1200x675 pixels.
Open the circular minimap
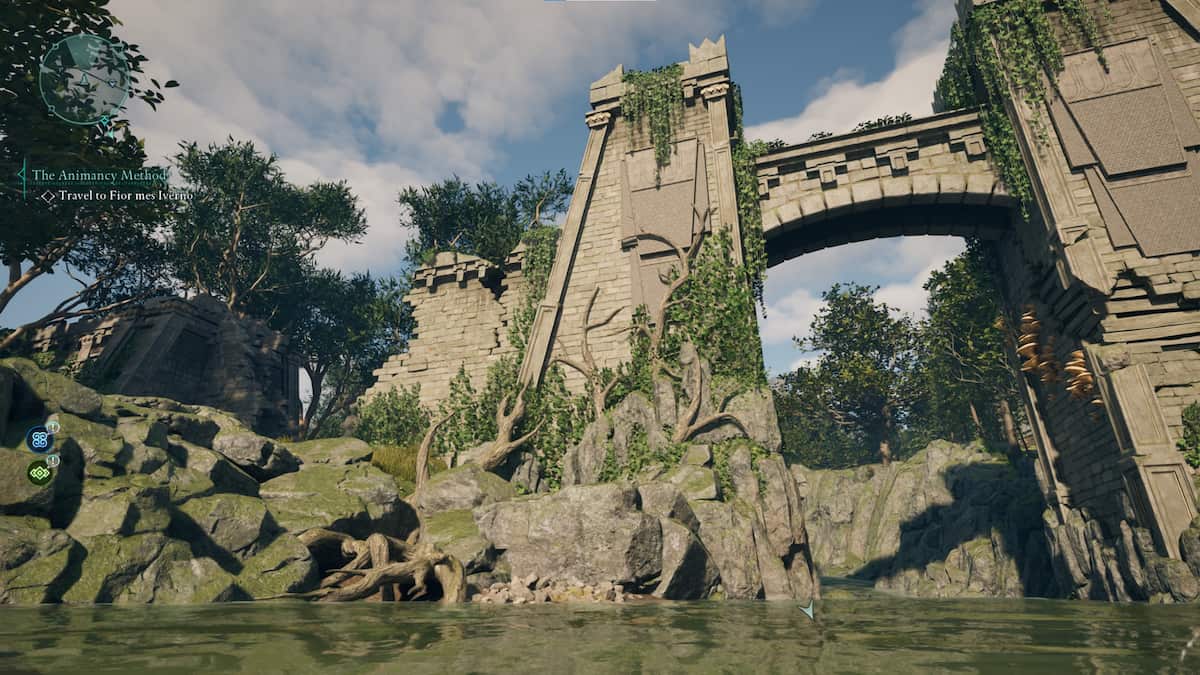[x=84, y=80]
